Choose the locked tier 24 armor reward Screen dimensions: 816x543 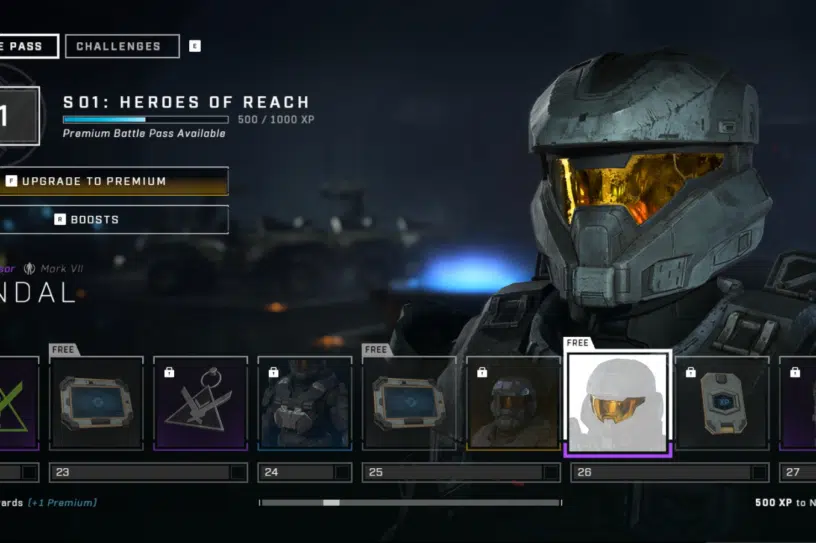305,403
